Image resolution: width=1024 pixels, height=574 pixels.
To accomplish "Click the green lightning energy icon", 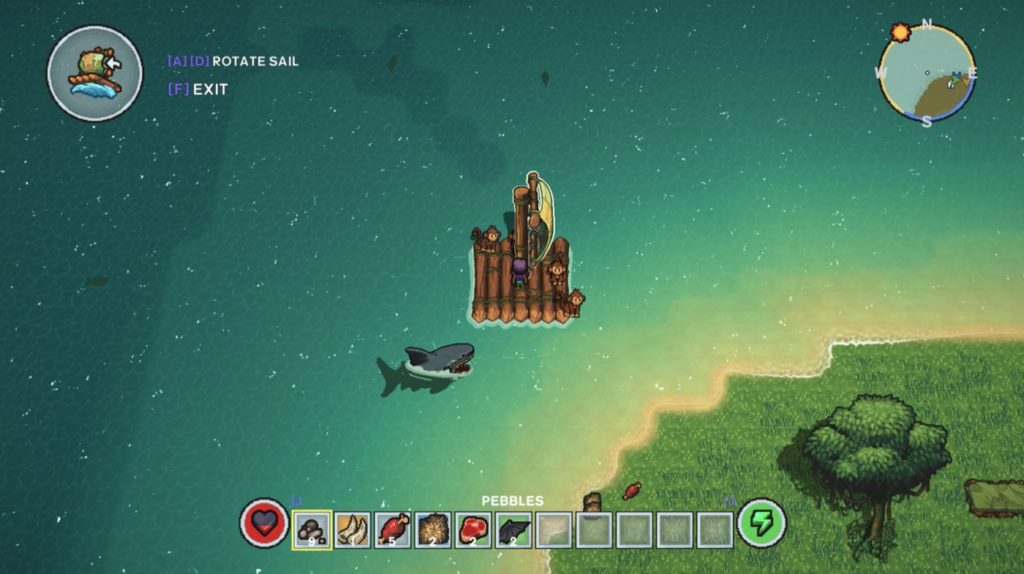I will click(762, 523).
